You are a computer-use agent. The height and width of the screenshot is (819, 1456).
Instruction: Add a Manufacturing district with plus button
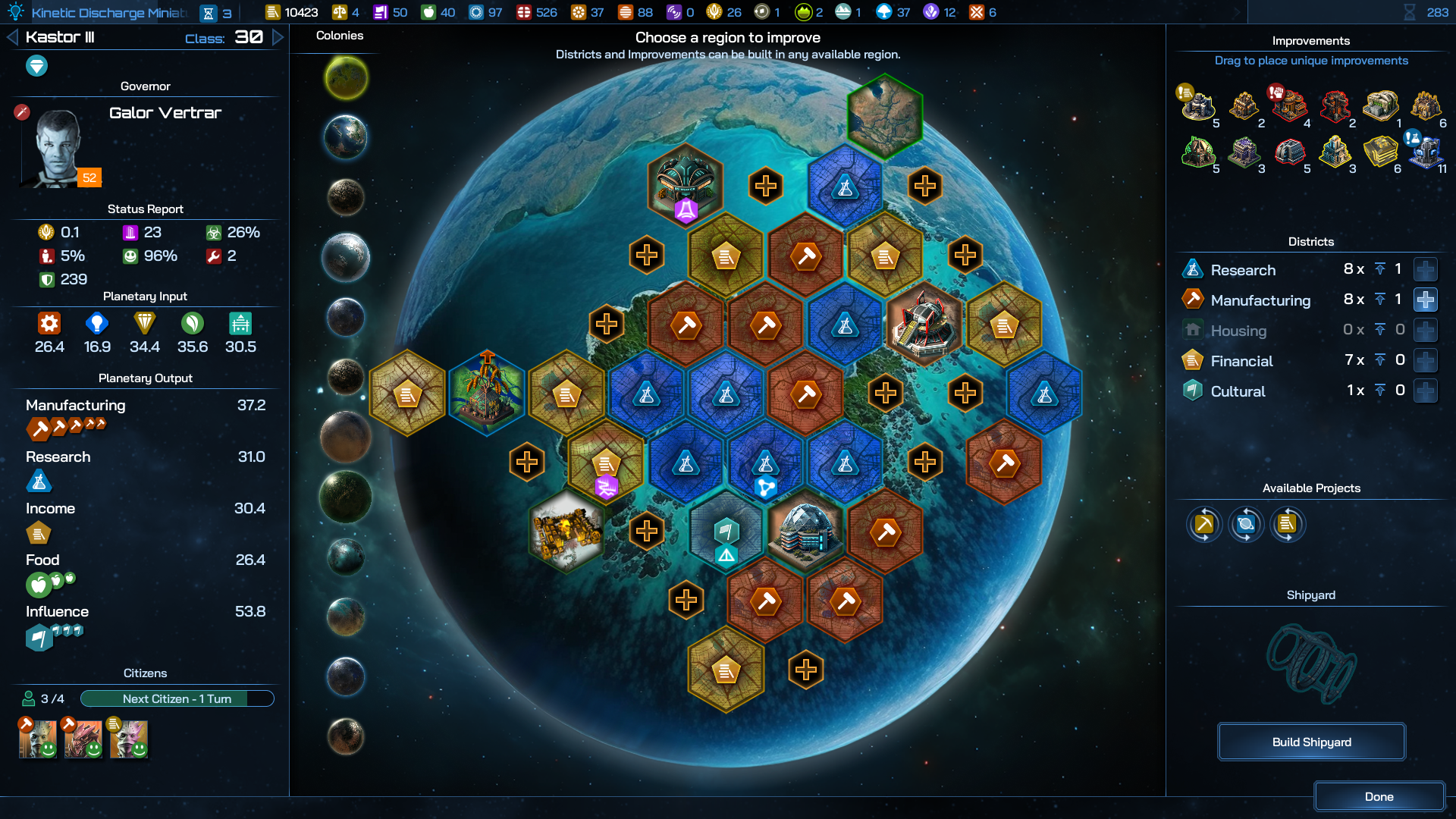[x=1425, y=300]
